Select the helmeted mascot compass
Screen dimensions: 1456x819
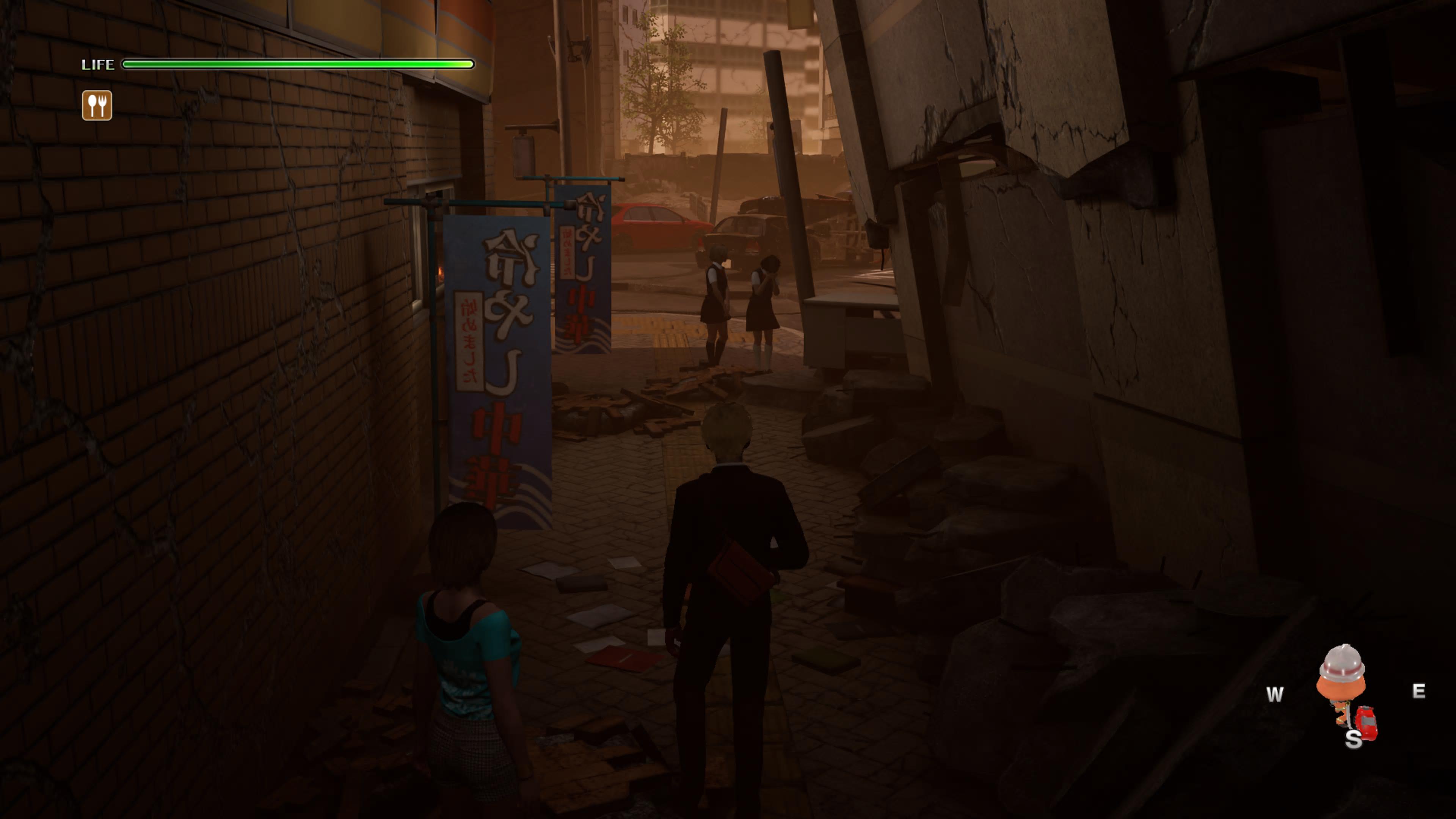point(1345,693)
